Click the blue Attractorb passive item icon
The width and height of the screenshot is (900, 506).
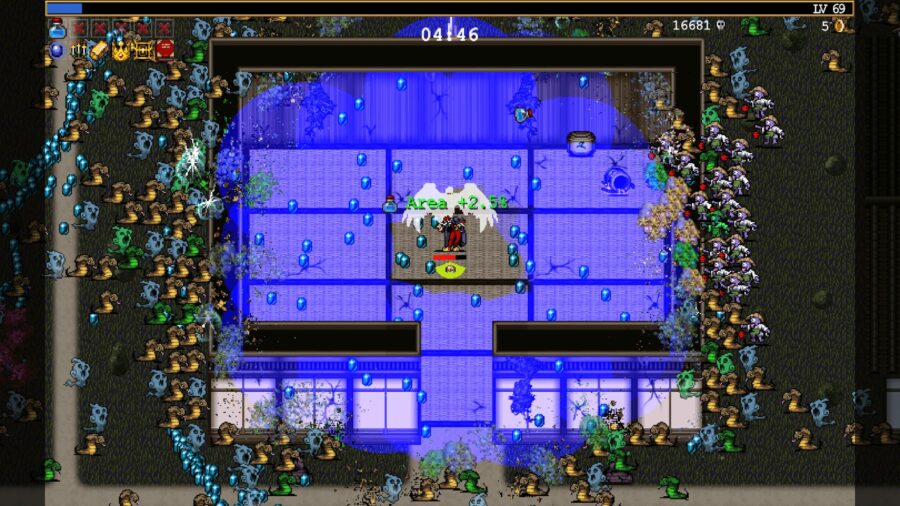pyautogui.click(x=56, y=49)
